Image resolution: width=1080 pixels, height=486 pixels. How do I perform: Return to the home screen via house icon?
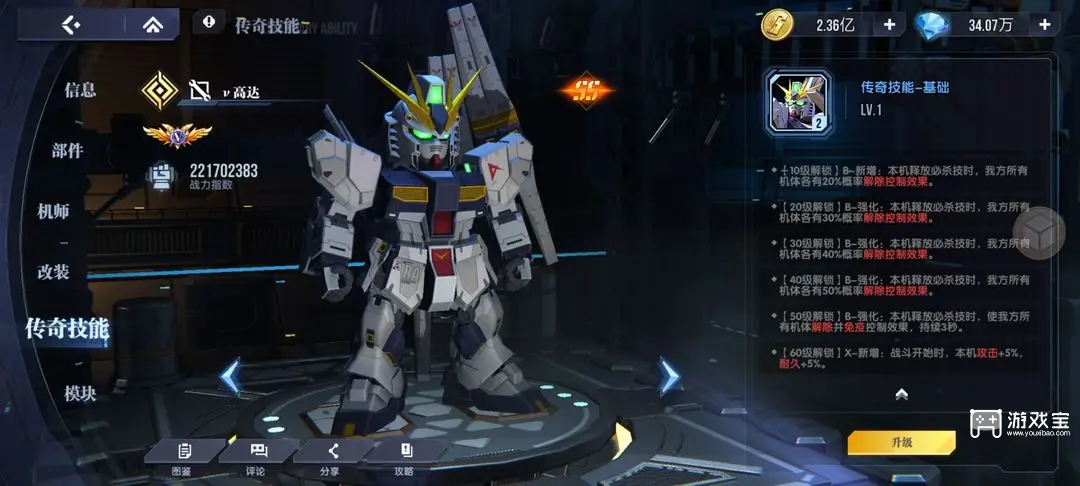(x=152, y=24)
